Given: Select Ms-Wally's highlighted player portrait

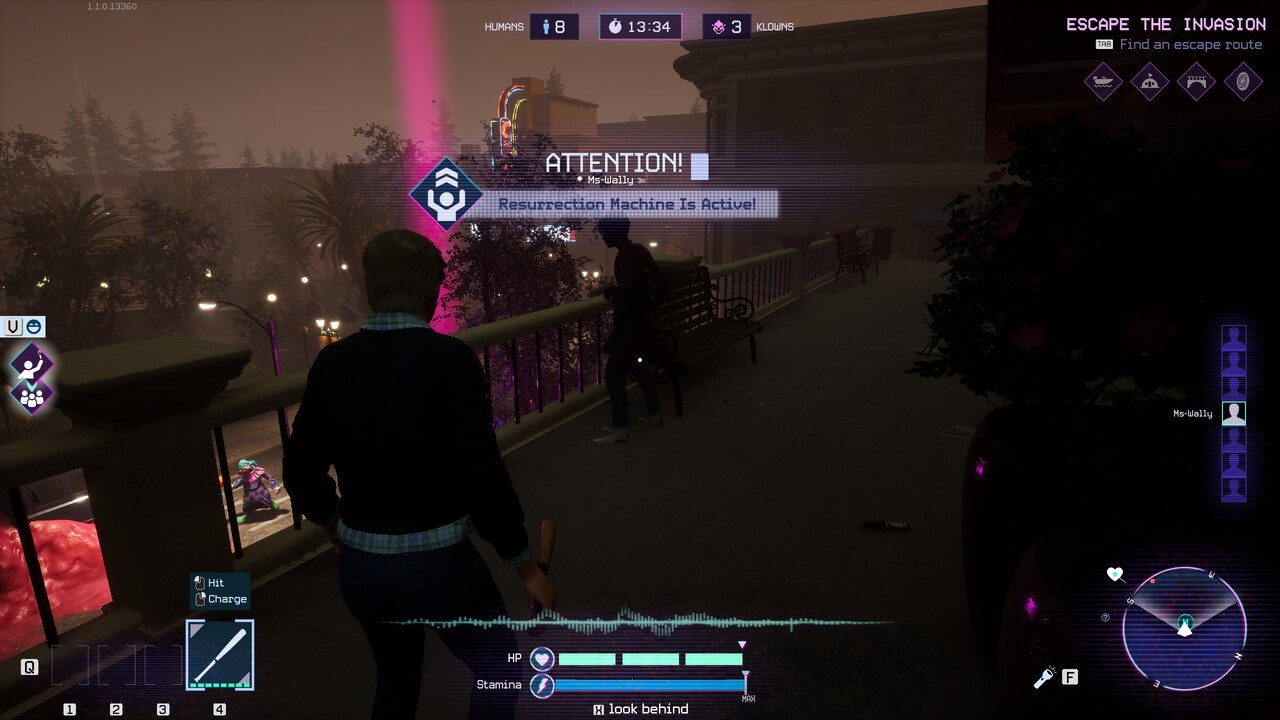Looking at the screenshot, I should (x=1234, y=413).
